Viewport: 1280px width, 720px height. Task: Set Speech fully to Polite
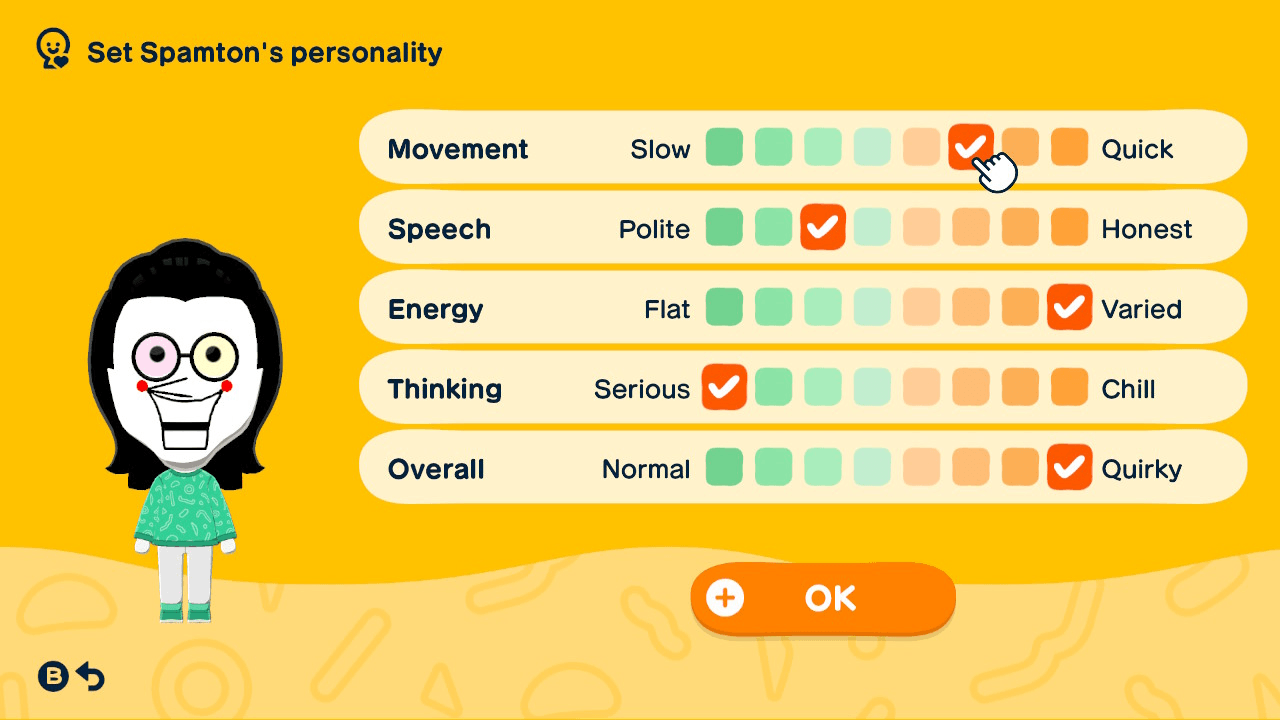coord(724,227)
